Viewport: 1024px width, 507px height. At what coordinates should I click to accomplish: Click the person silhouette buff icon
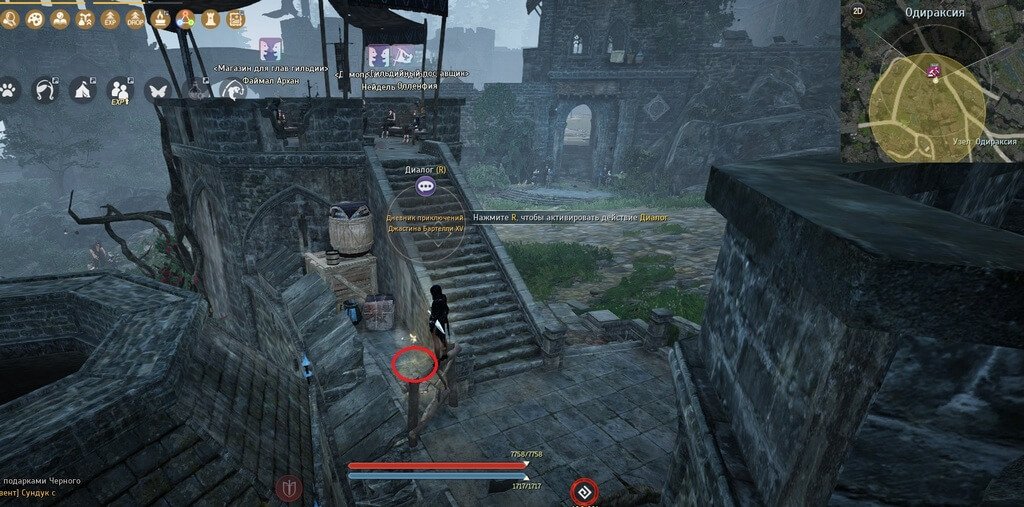point(59,19)
